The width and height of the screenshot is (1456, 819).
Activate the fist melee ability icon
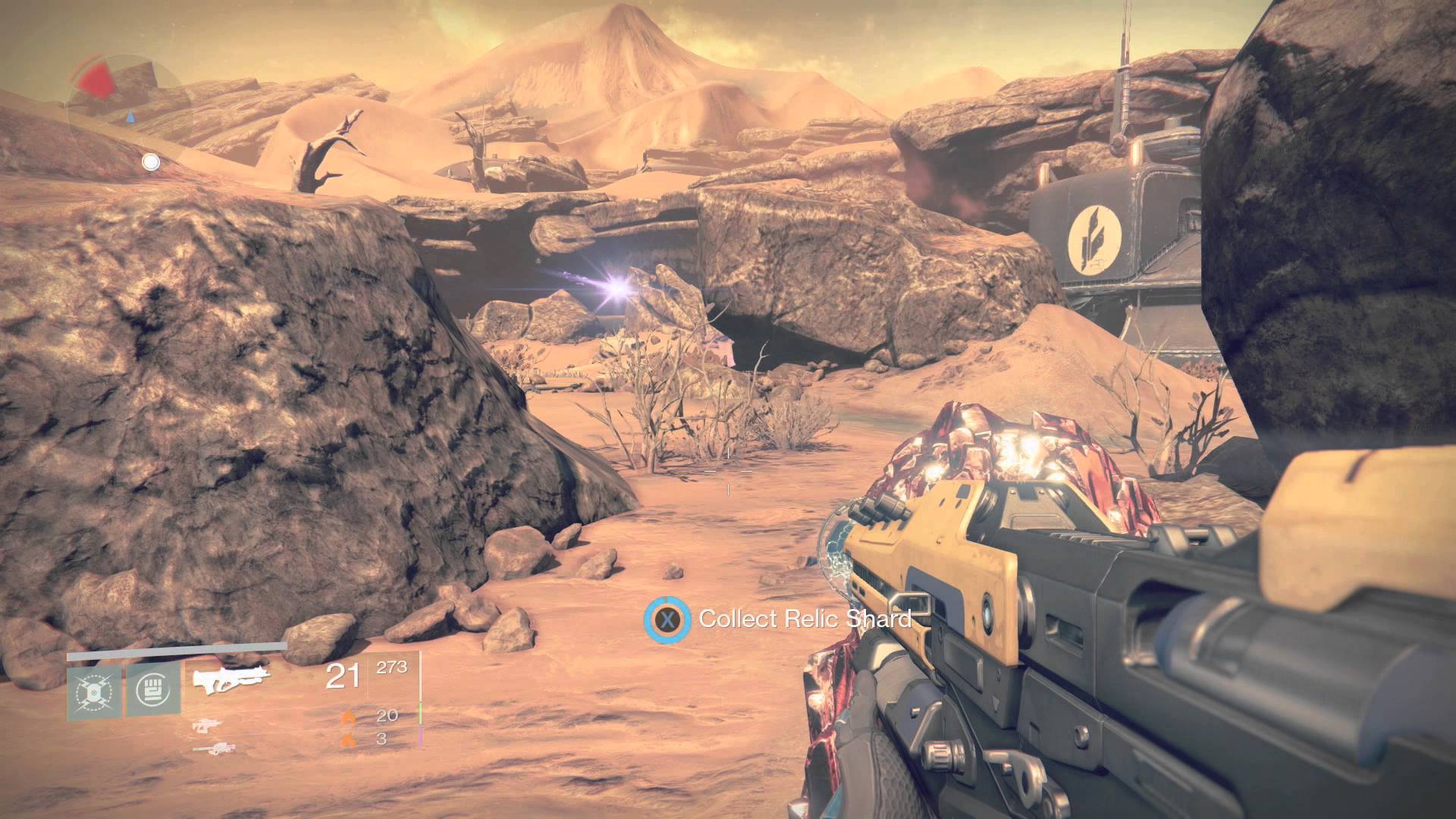tap(153, 689)
